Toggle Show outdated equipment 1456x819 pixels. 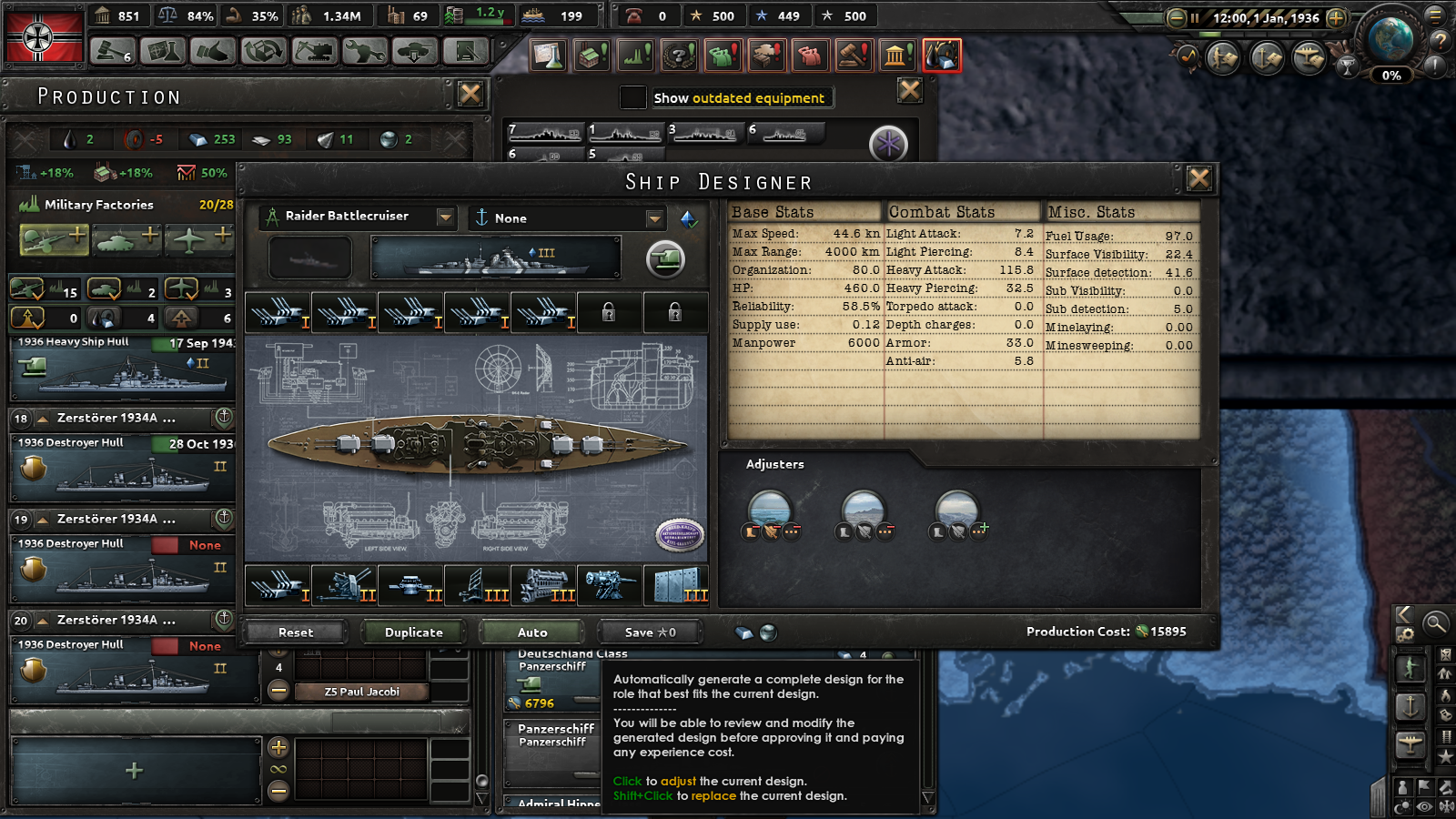pos(632,97)
